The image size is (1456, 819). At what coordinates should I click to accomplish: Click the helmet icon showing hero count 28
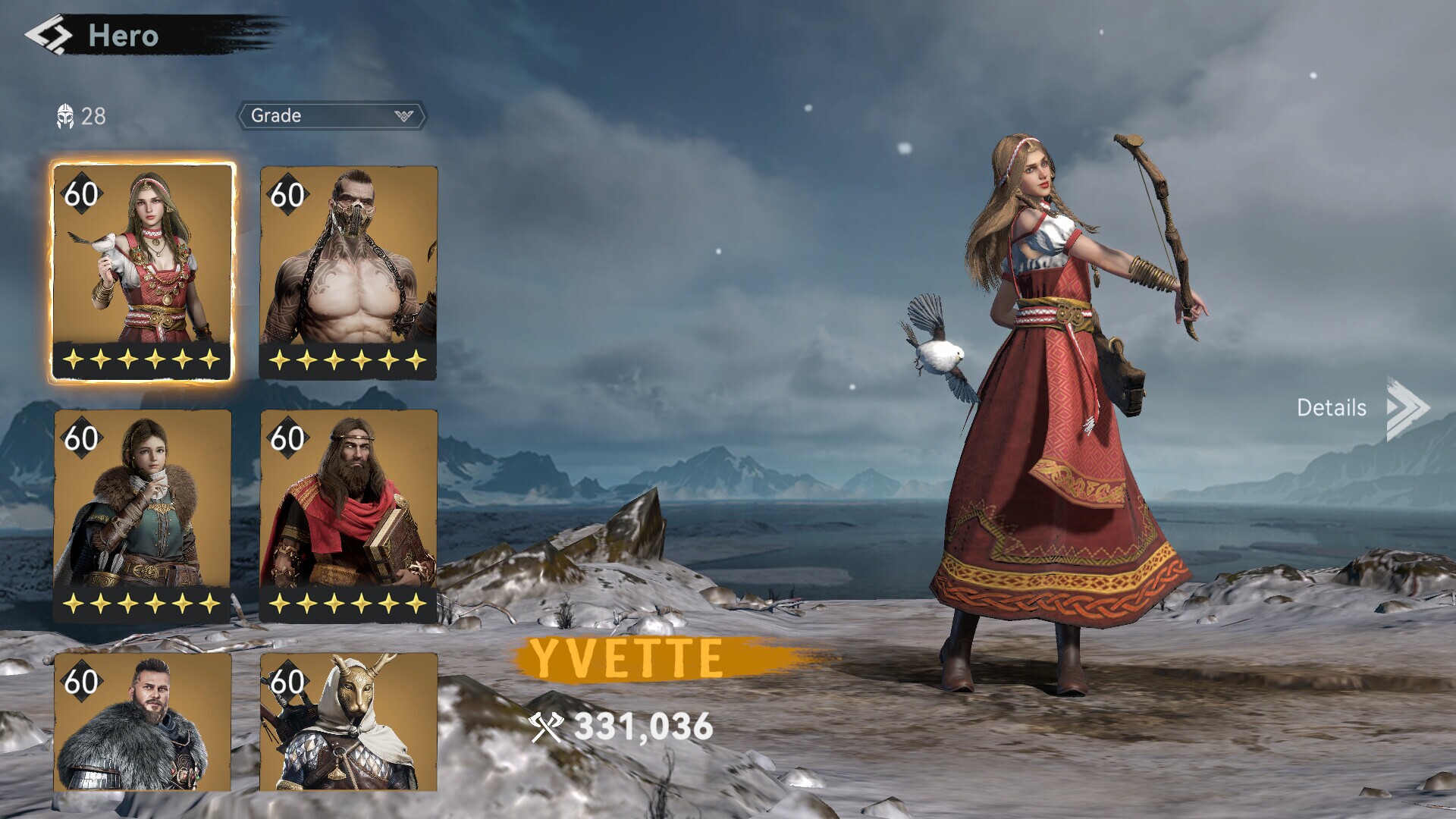tap(67, 115)
